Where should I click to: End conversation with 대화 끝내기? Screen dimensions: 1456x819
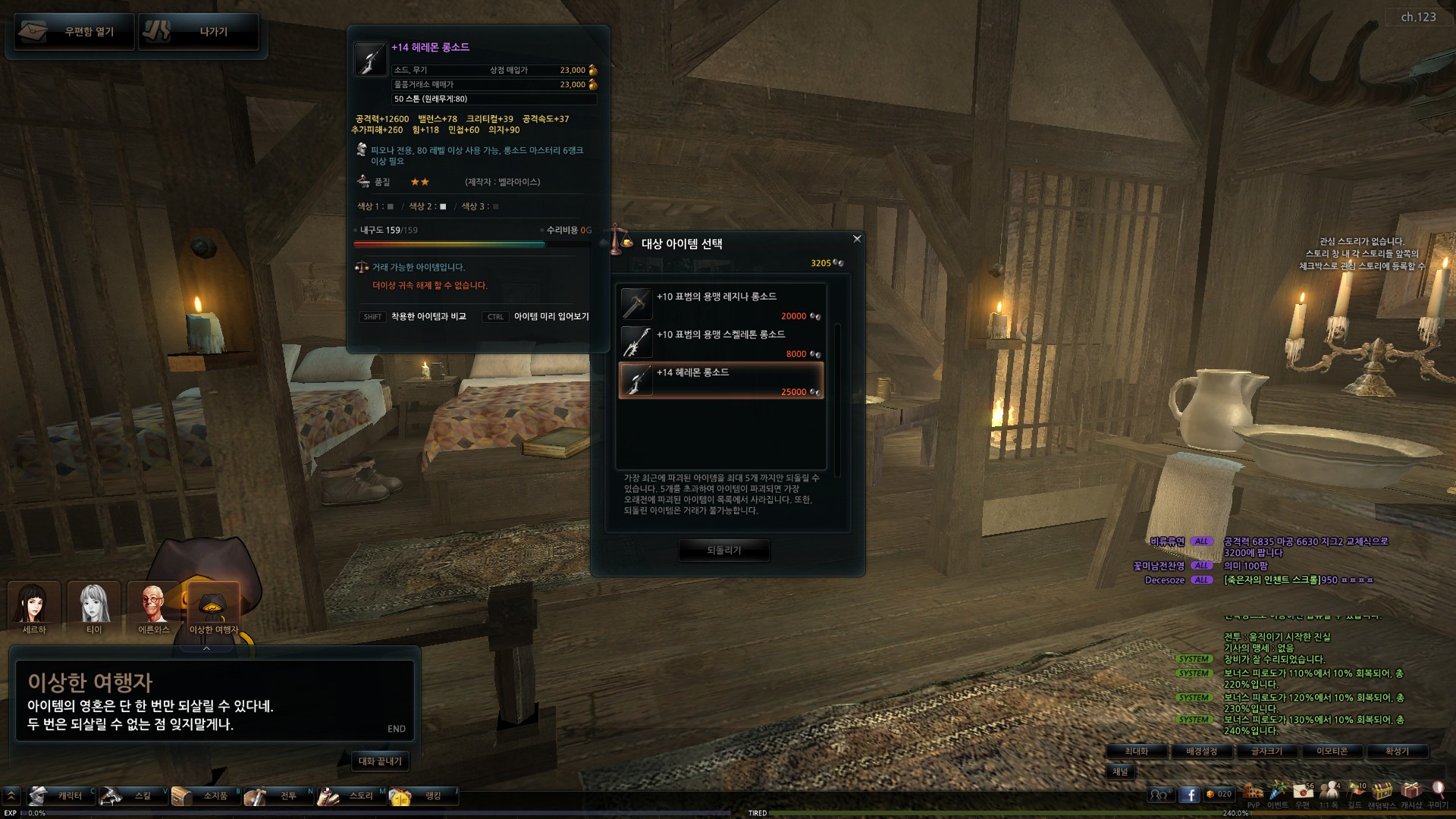click(380, 761)
